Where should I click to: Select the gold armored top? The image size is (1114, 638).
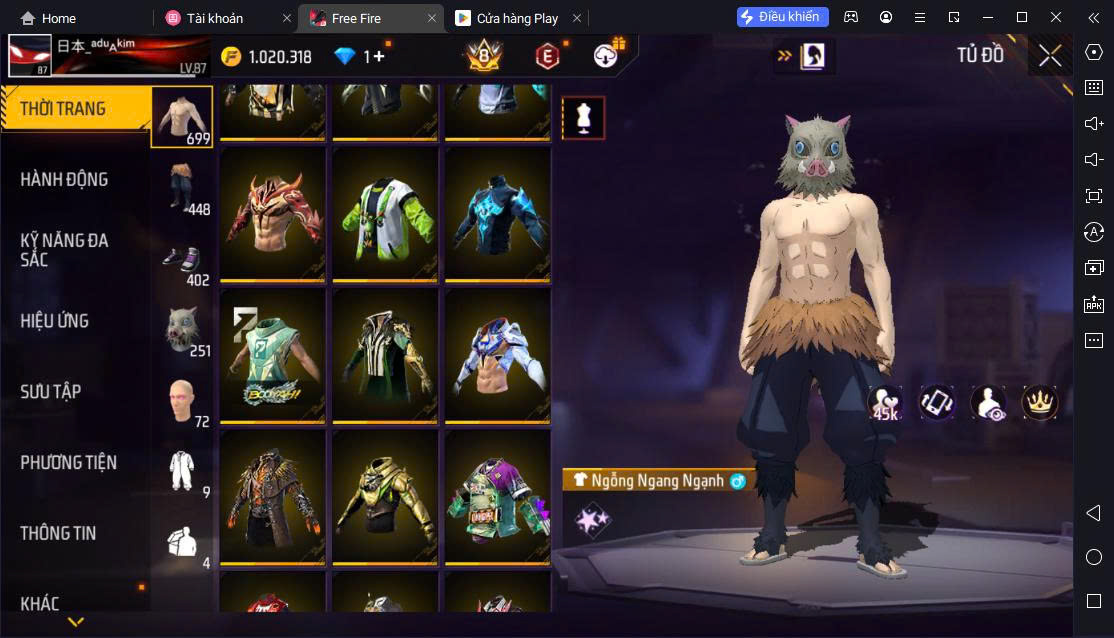pos(385,497)
